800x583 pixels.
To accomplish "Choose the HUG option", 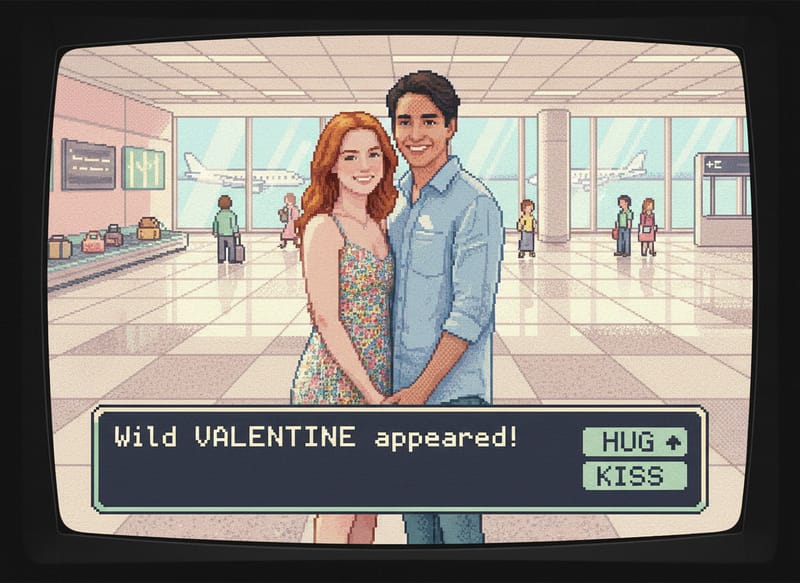I will [634, 441].
